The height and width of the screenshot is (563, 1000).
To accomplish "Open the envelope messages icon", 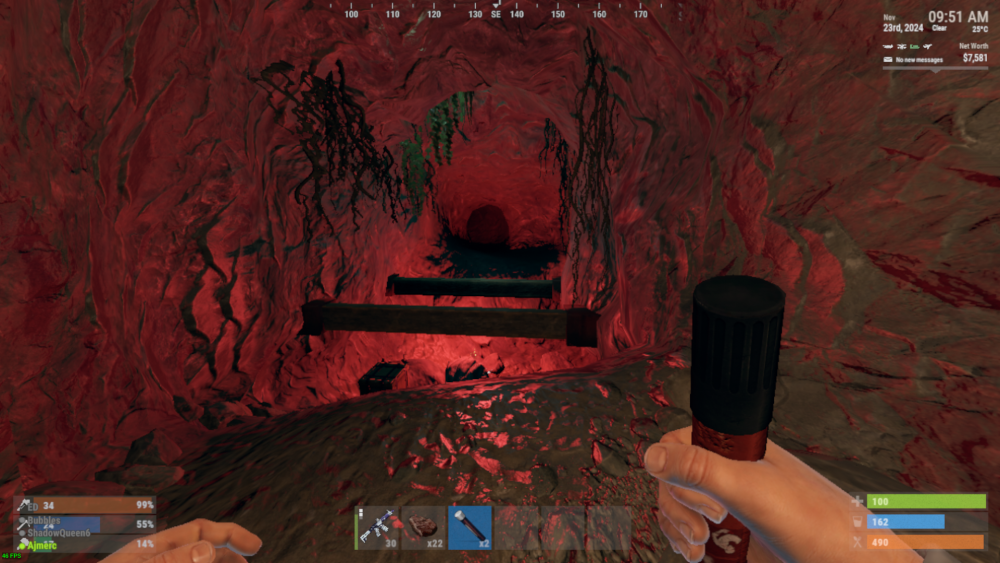I will (887, 60).
